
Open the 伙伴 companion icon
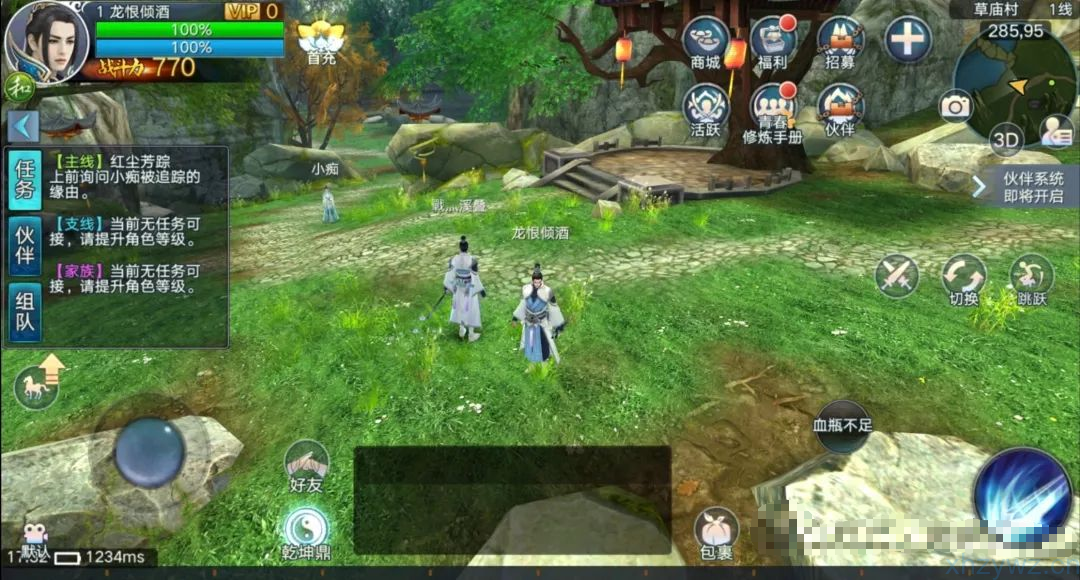point(840,108)
